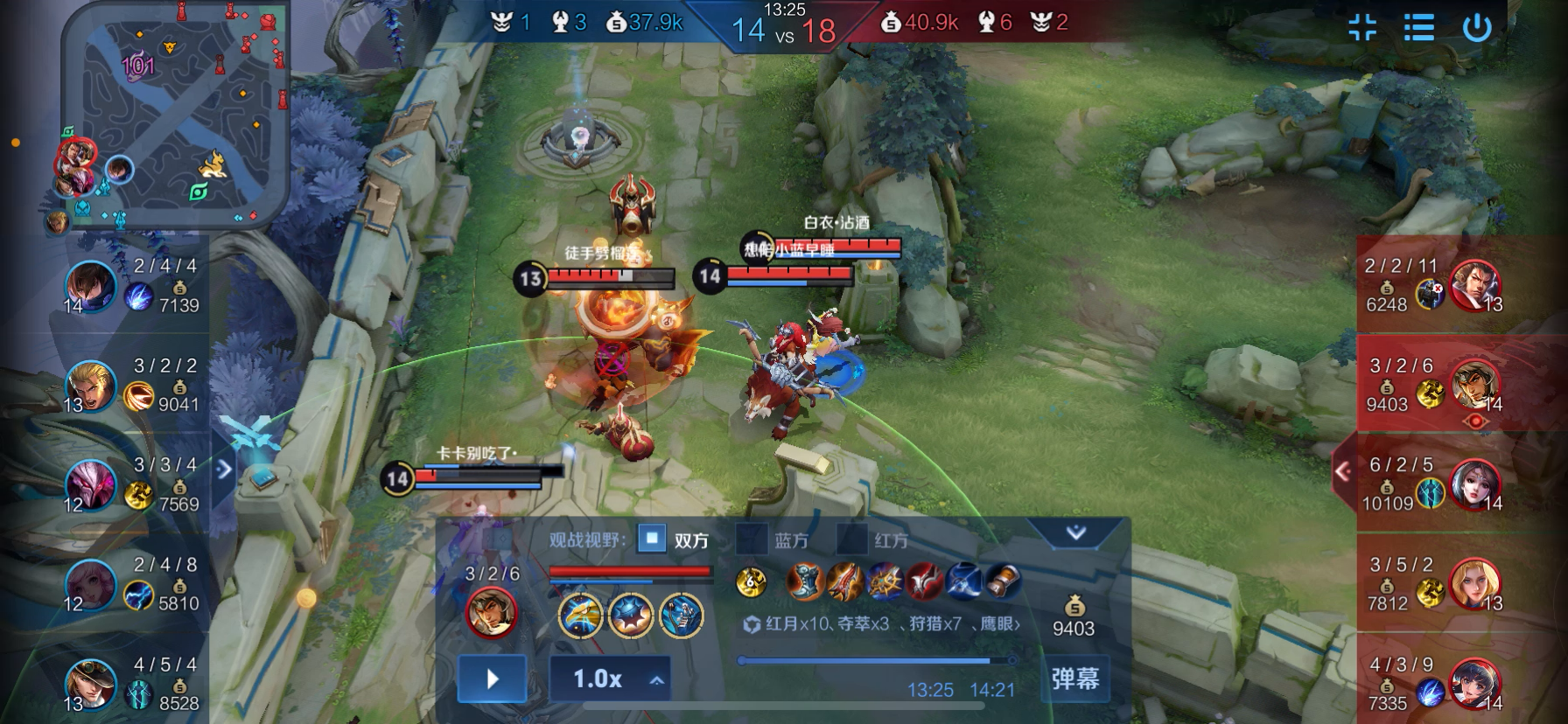Select the red player with 10109 gold
The width and height of the screenshot is (1568, 724).
(x=1475, y=484)
